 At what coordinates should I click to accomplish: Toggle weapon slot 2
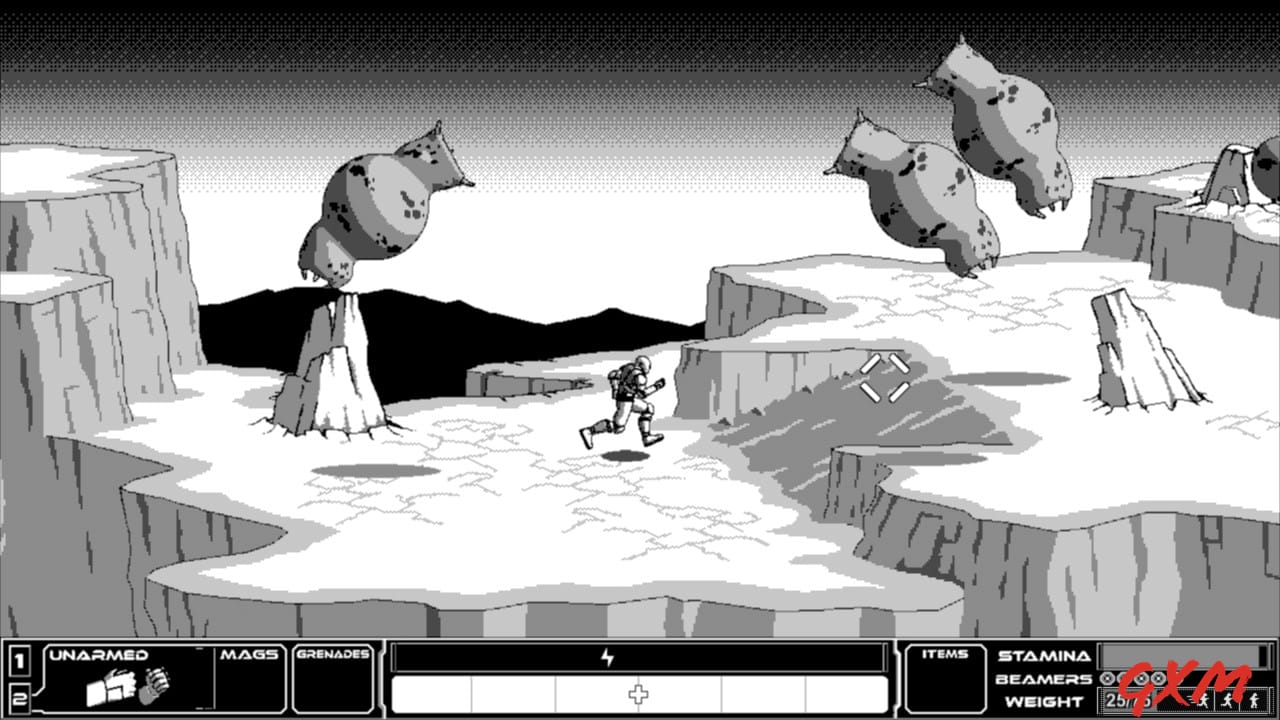[x=19, y=698]
